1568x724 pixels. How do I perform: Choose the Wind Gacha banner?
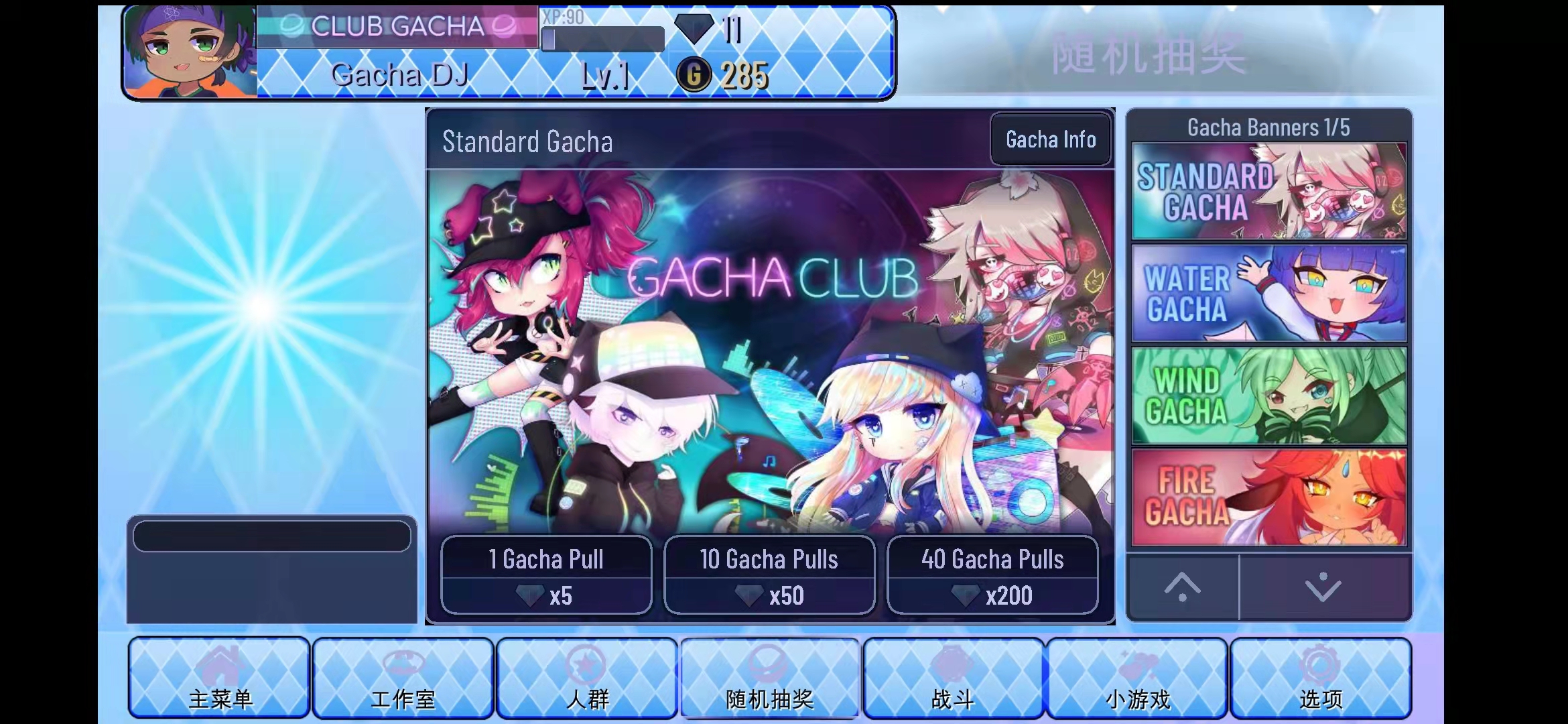pyautogui.click(x=1268, y=396)
